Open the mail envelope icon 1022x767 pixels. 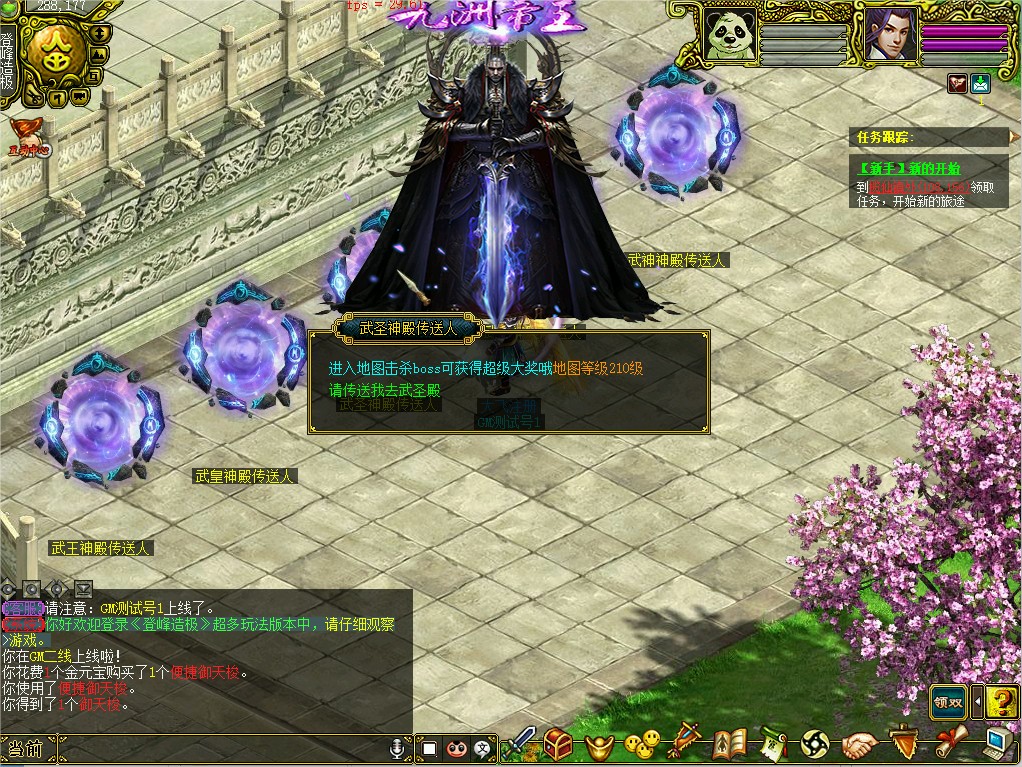click(x=980, y=84)
